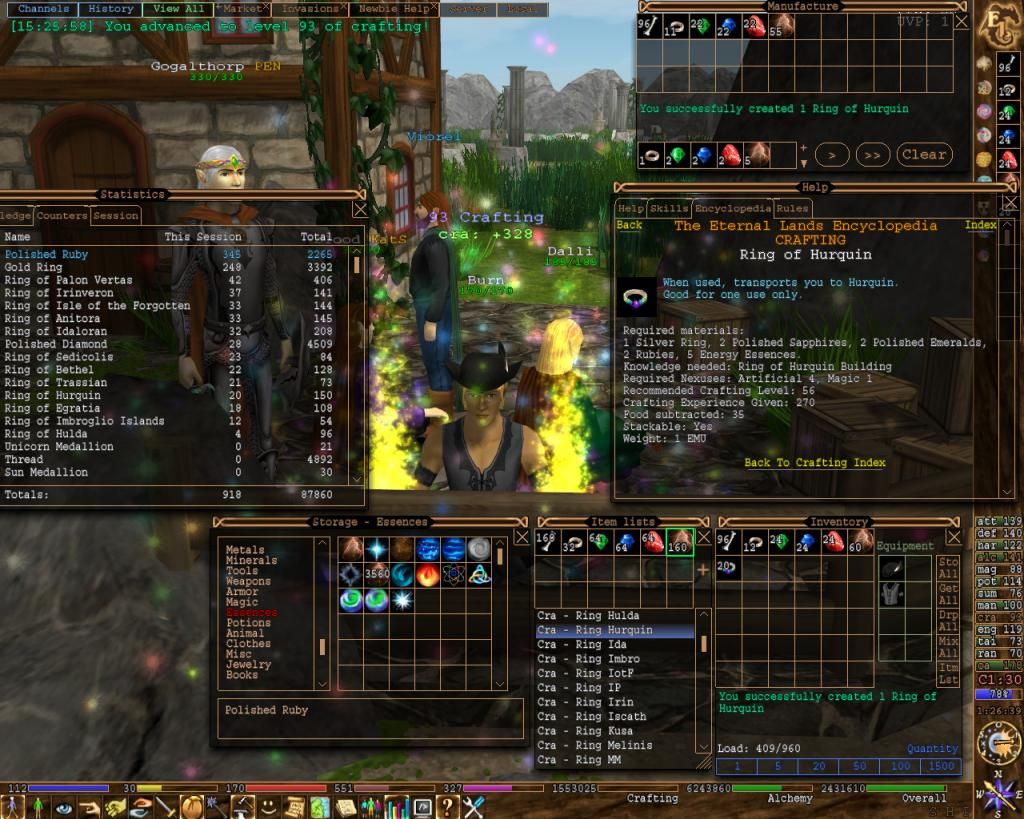Click the Newbie Help chat tab
The height and width of the screenshot is (819, 1024).
(393, 9)
